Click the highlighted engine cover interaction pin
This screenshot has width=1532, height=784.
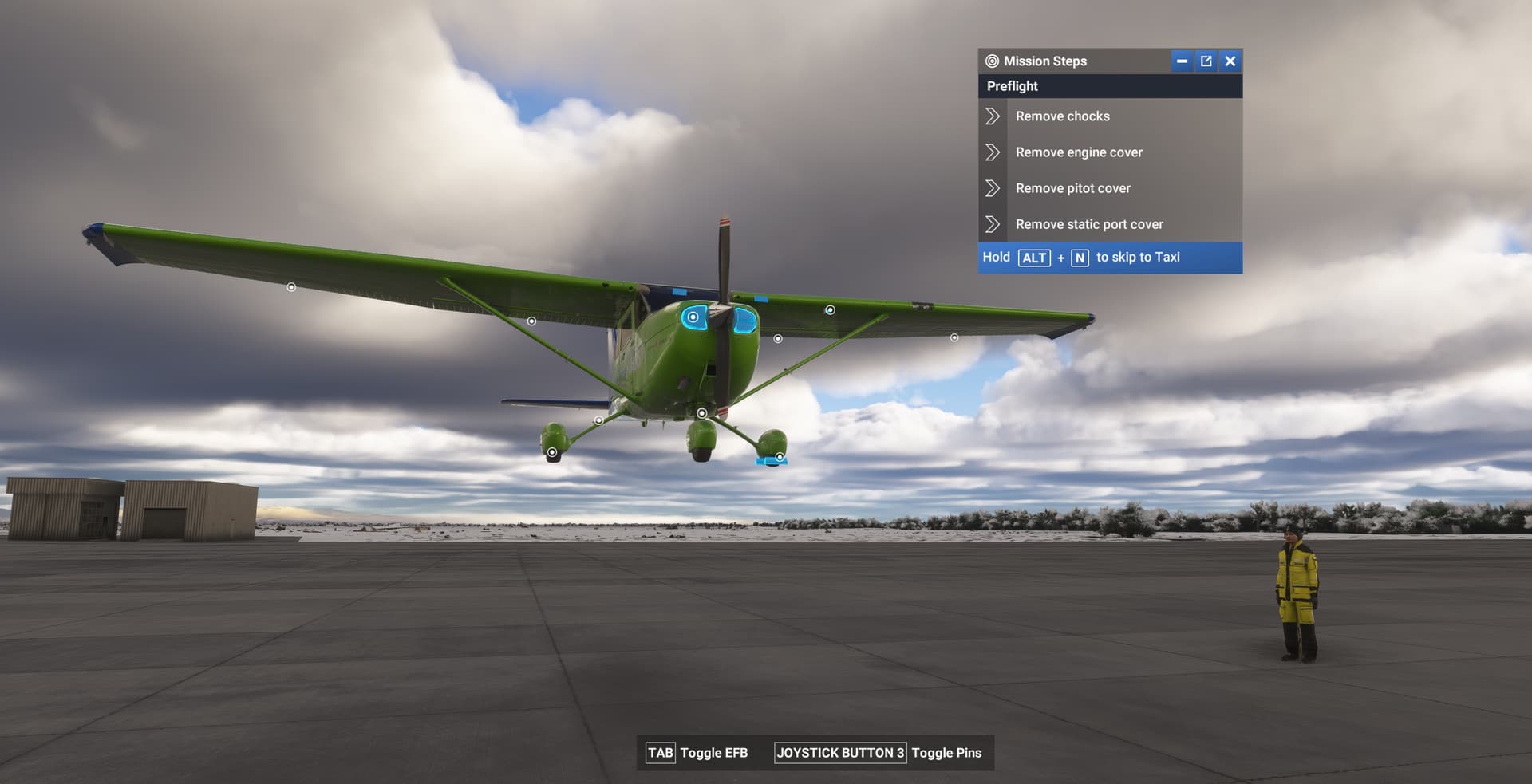click(693, 317)
